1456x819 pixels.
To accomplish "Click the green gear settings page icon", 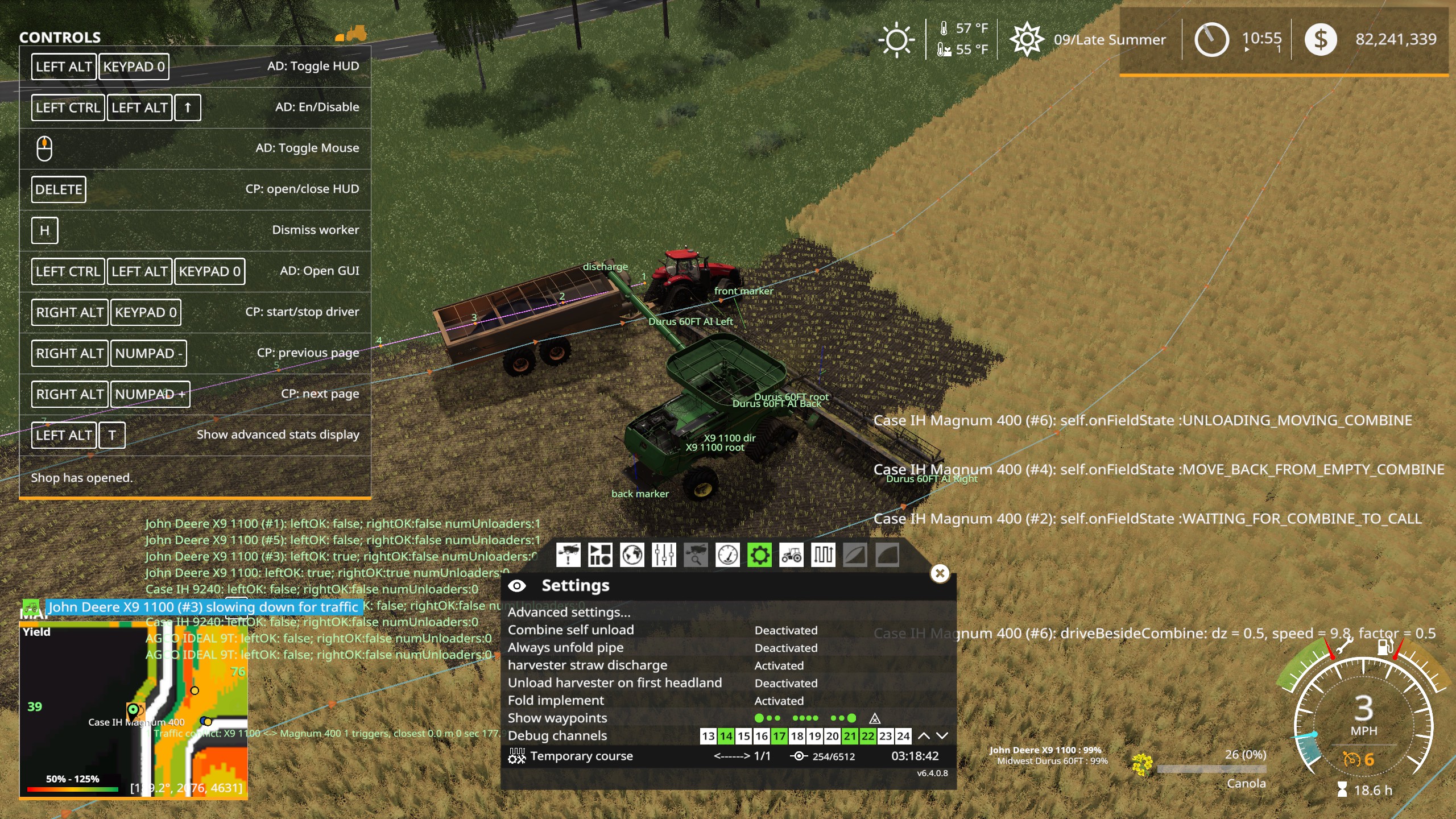I will [760, 555].
